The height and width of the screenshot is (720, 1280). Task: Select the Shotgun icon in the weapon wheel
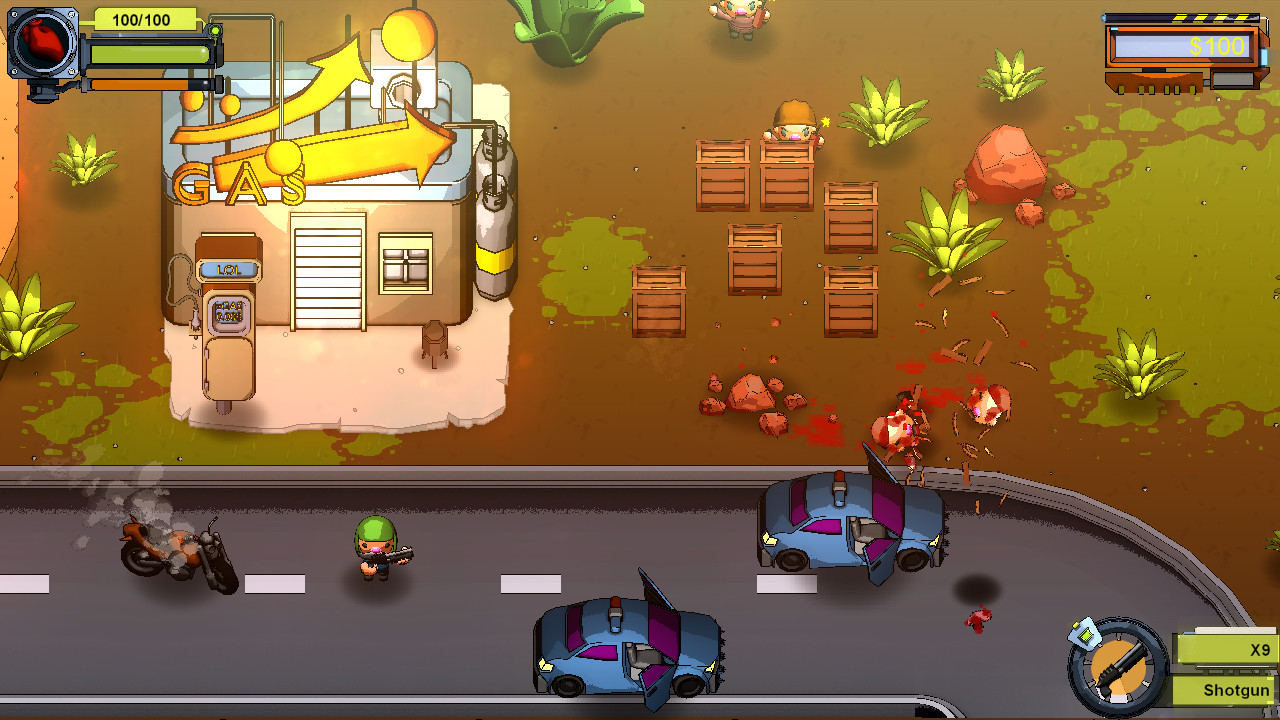click(1120, 668)
